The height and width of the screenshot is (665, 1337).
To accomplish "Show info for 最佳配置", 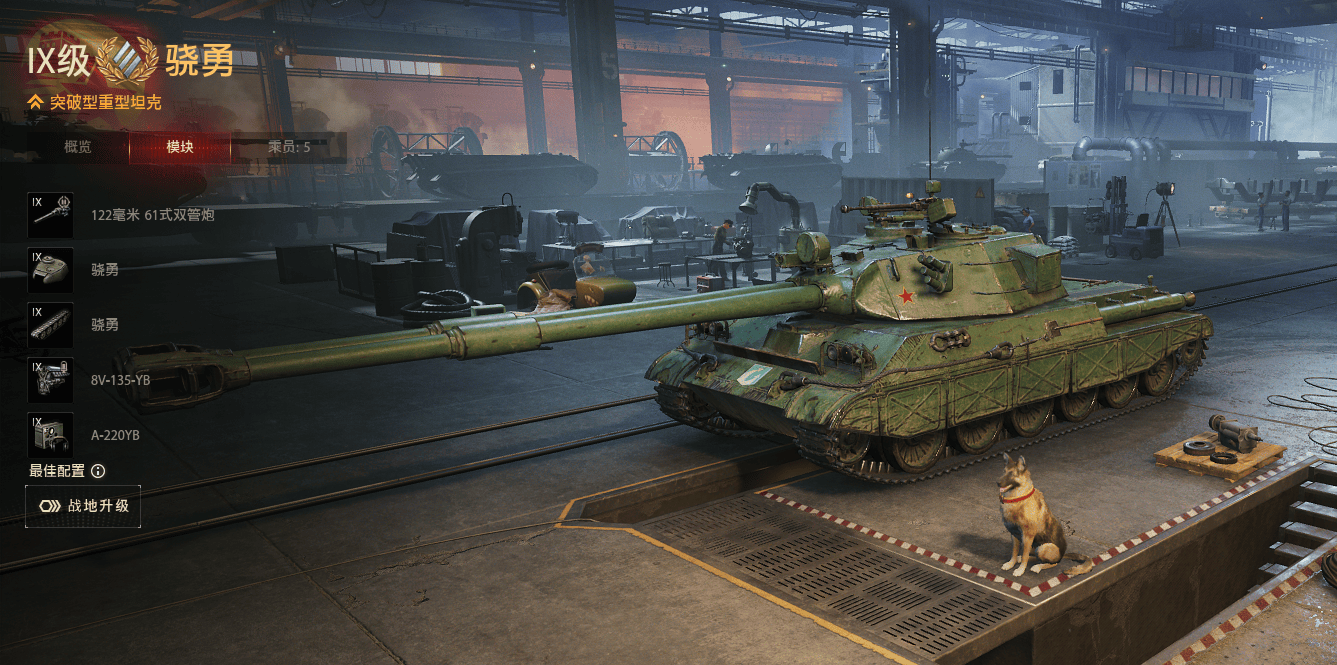I will [98, 471].
